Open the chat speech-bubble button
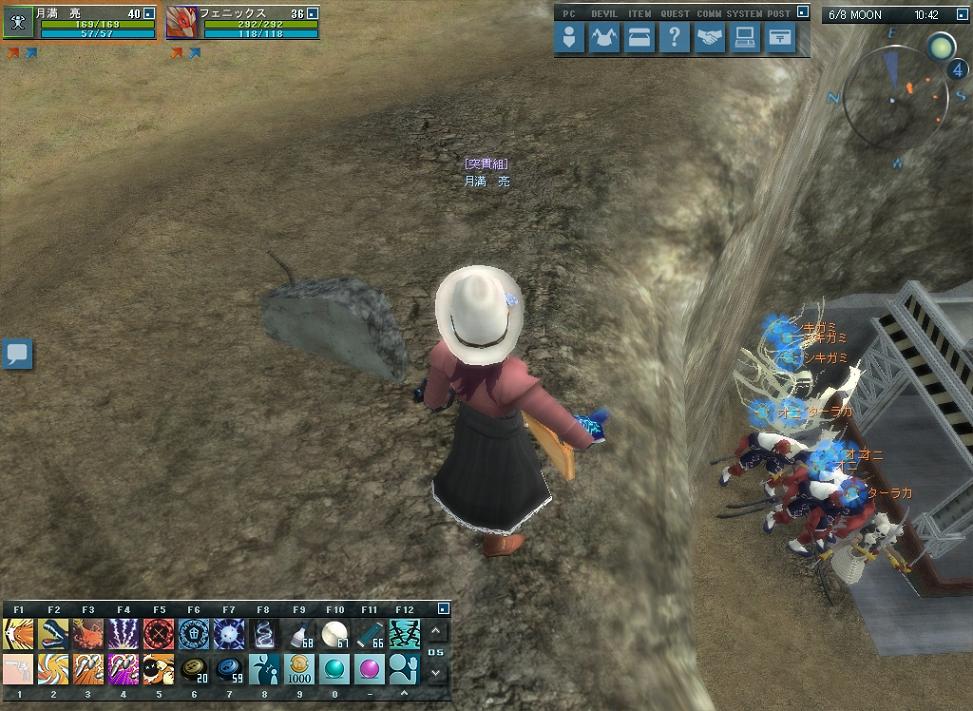The height and width of the screenshot is (711, 973). click(x=17, y=353)
